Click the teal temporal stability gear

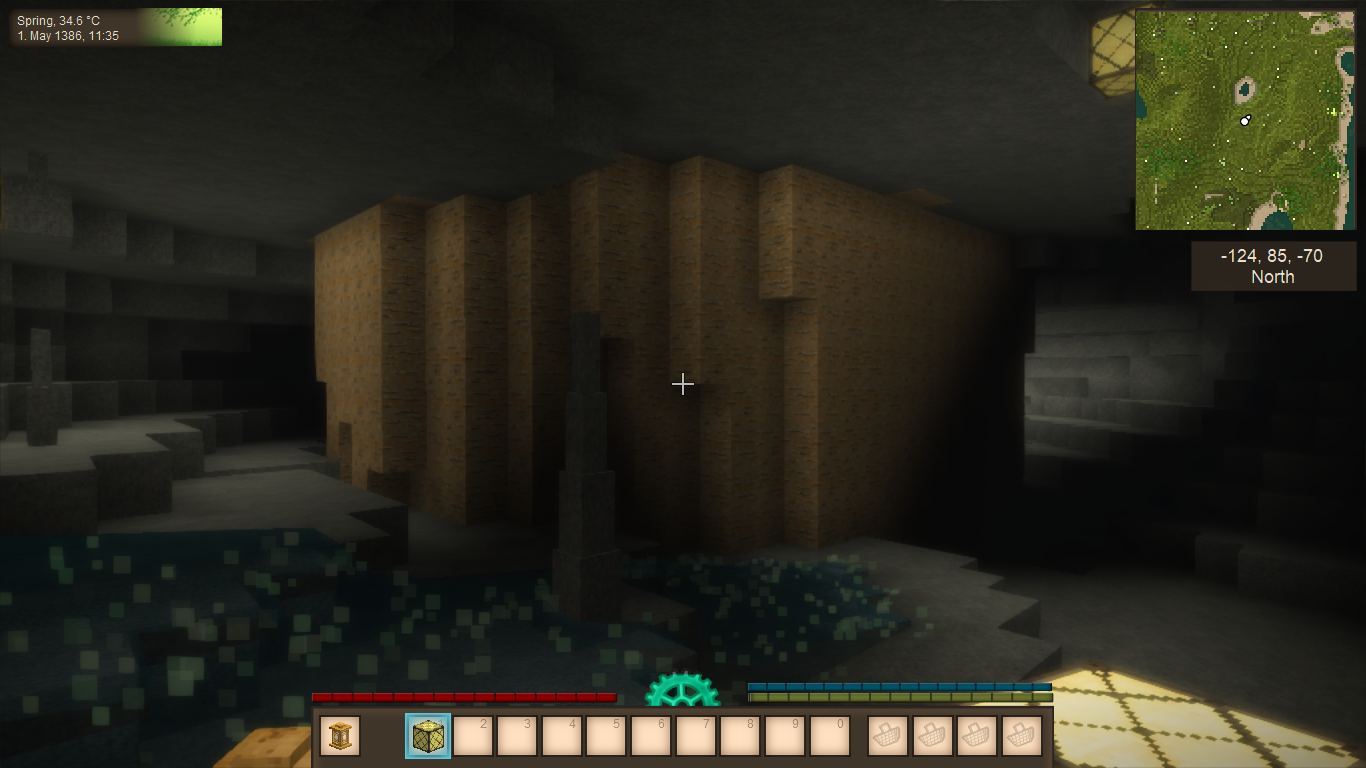coord(683,692)
